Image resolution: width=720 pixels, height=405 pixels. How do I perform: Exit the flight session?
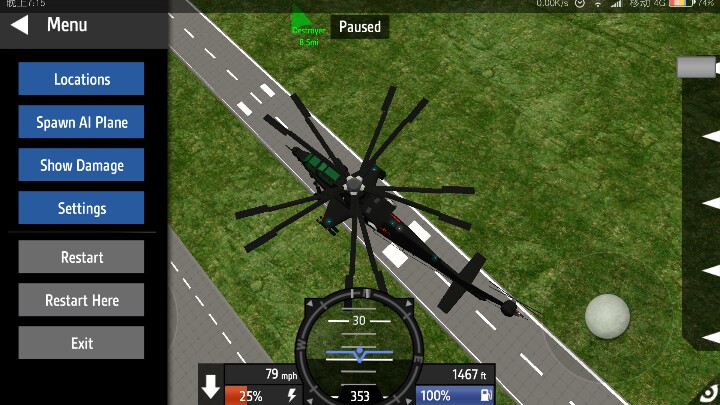click(81, 343)
